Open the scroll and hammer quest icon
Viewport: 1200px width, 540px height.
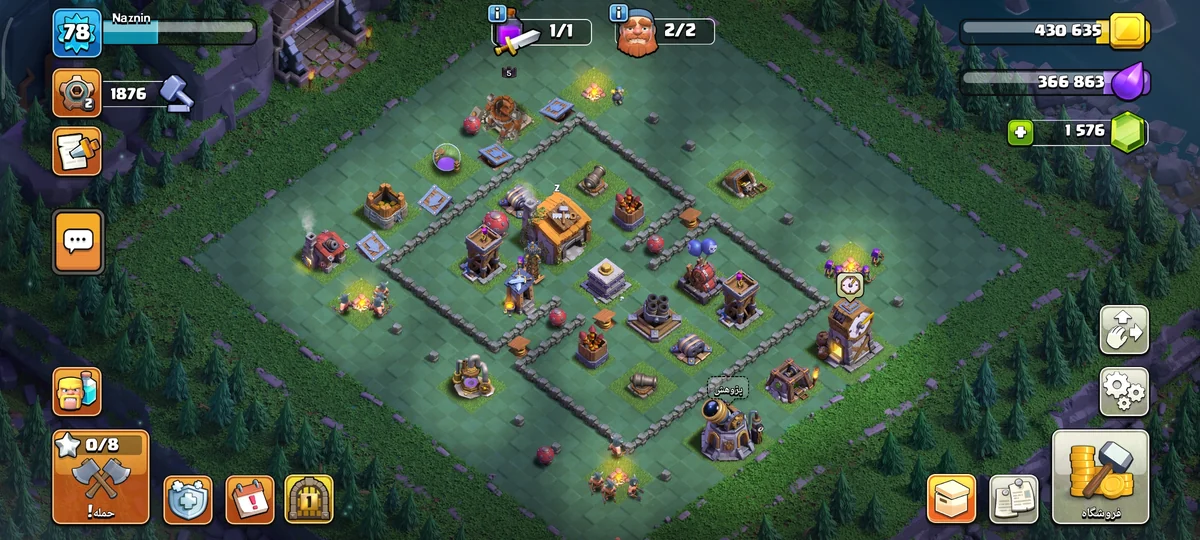point(77,151)
